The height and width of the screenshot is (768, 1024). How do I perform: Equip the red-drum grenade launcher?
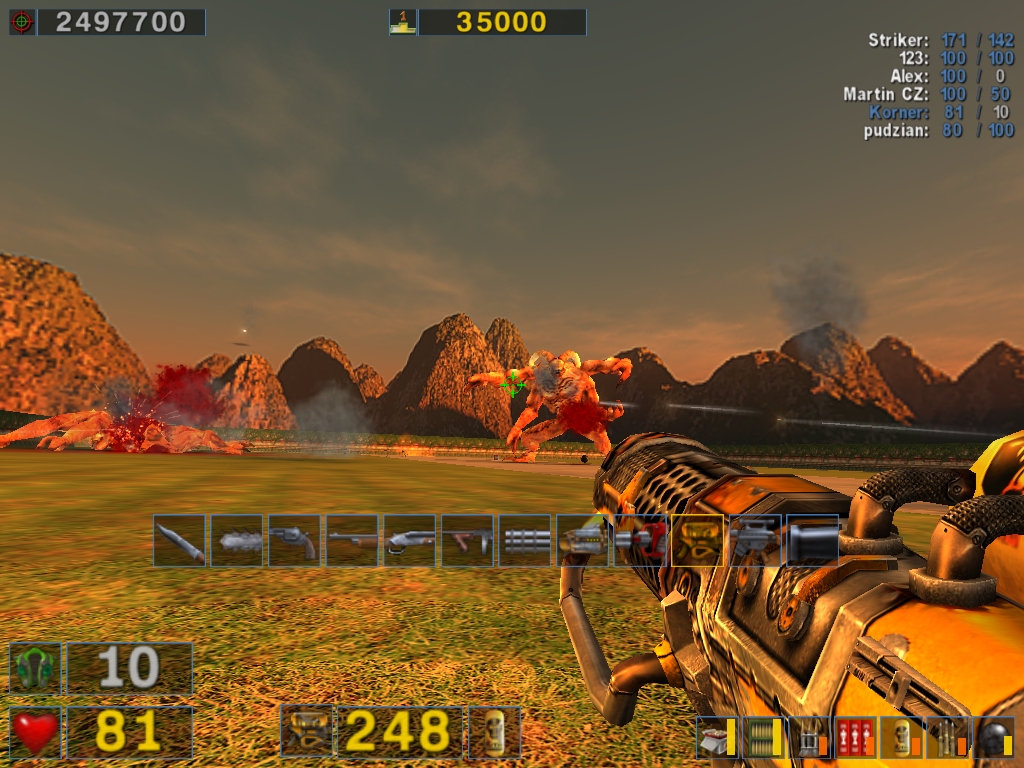(x=641, y=541)
